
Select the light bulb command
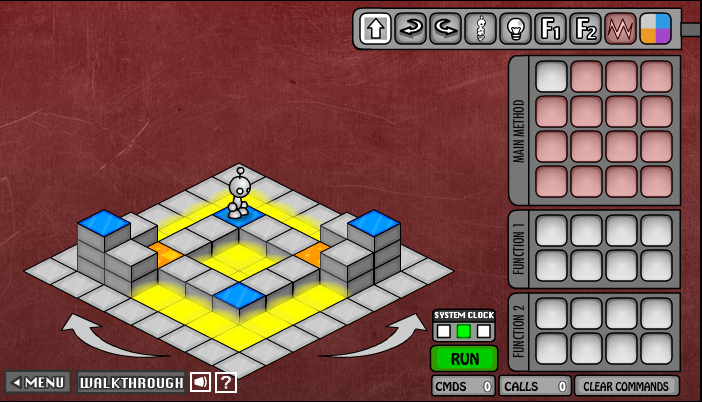point(515,28)
